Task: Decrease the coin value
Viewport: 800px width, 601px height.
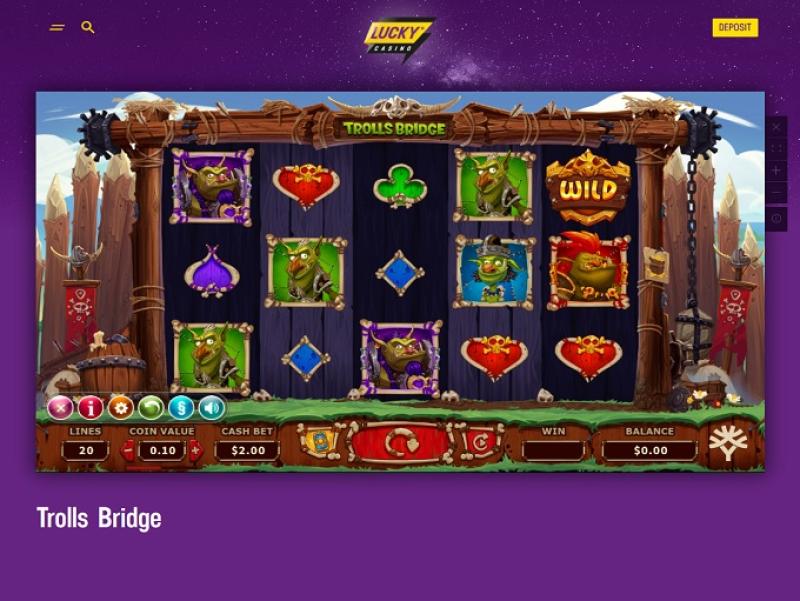Action: (x=127, y=451)
